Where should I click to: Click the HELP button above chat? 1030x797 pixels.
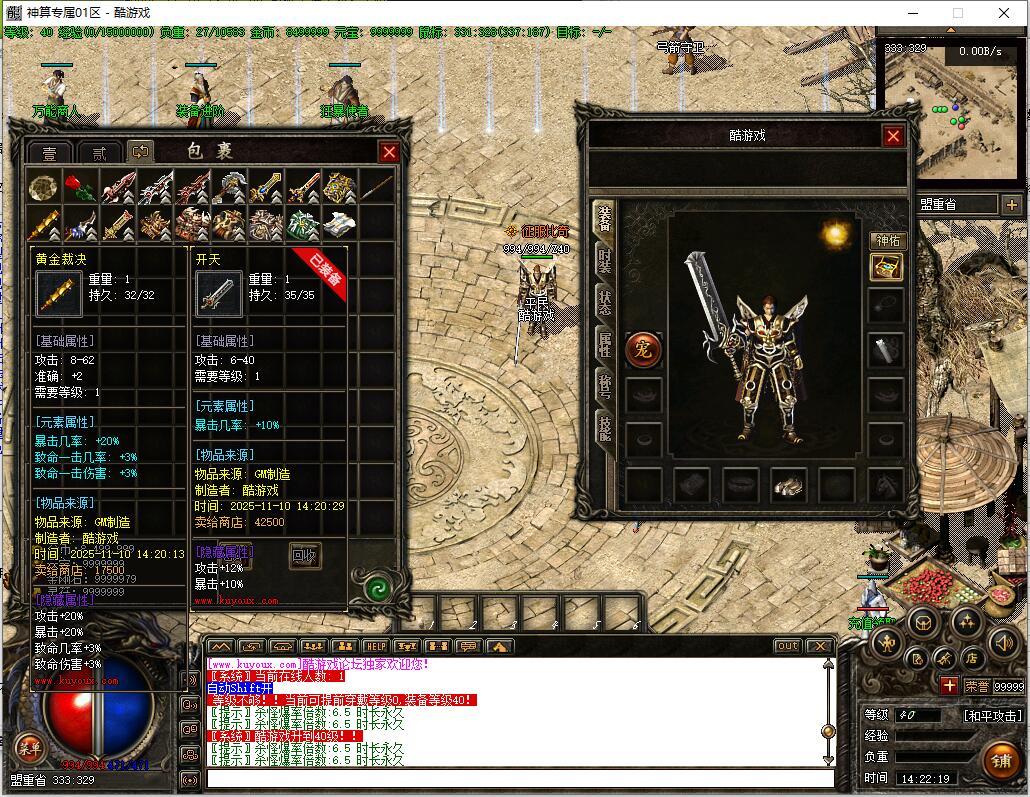[375, 646]
